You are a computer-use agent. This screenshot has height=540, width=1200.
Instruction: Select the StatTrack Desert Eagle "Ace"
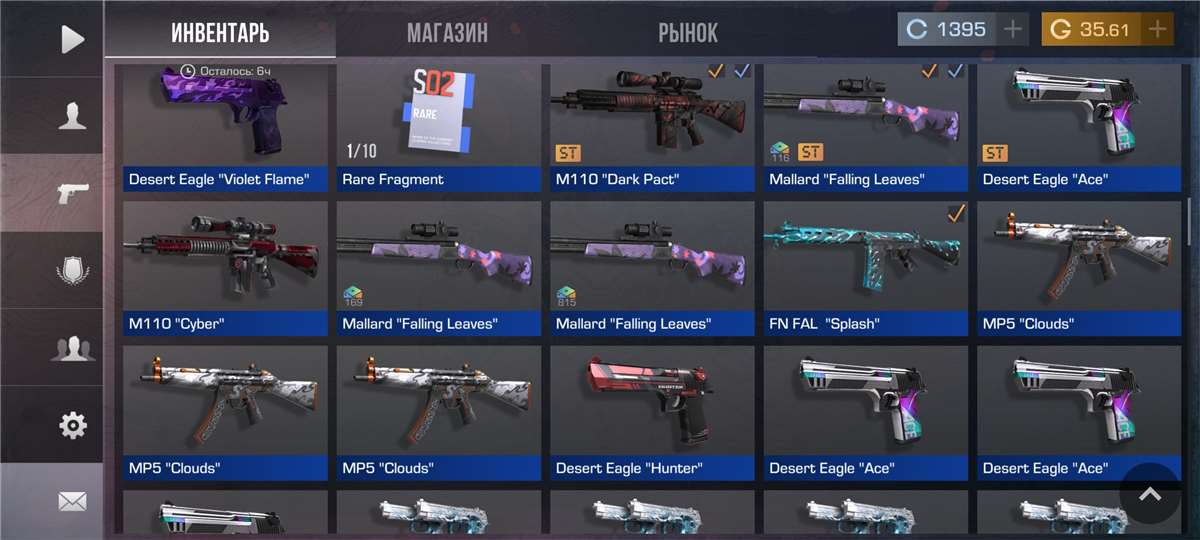coord(1079,125)
